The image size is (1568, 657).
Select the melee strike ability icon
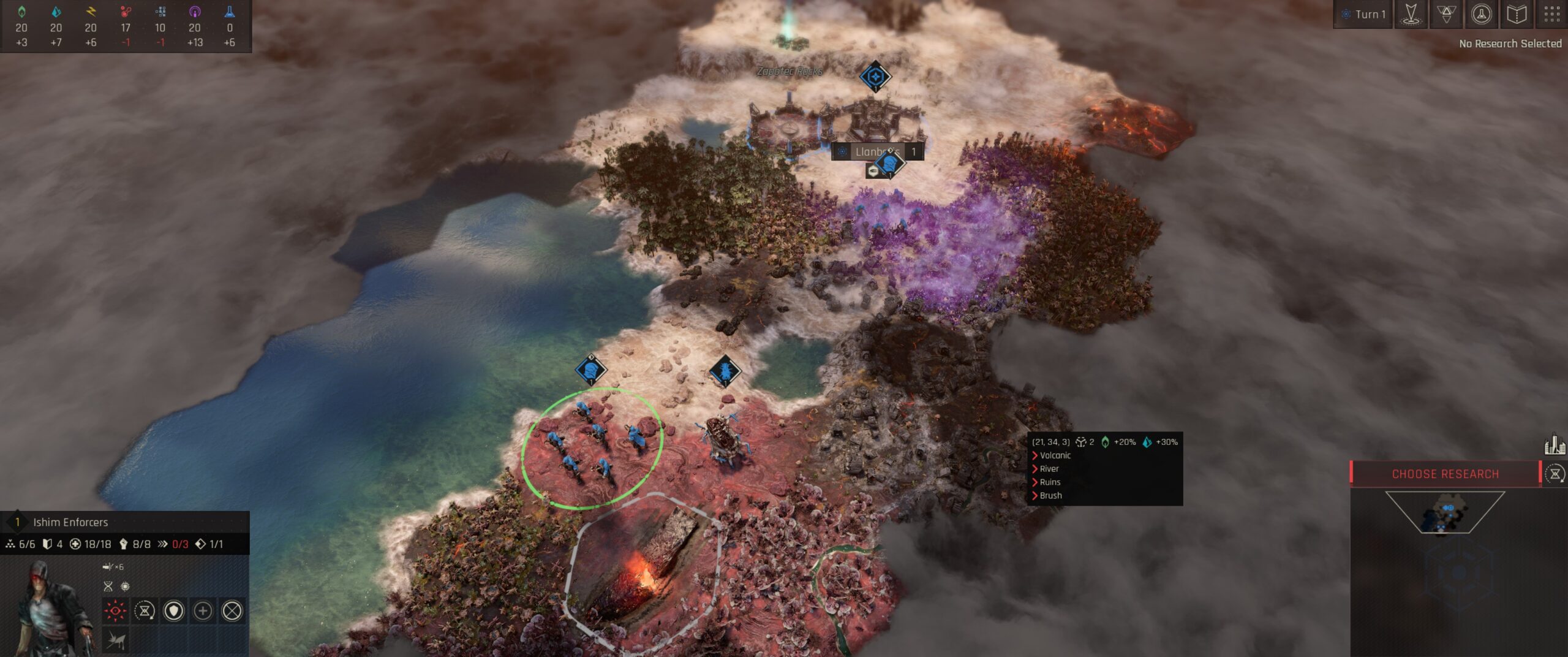click(115, 641)
